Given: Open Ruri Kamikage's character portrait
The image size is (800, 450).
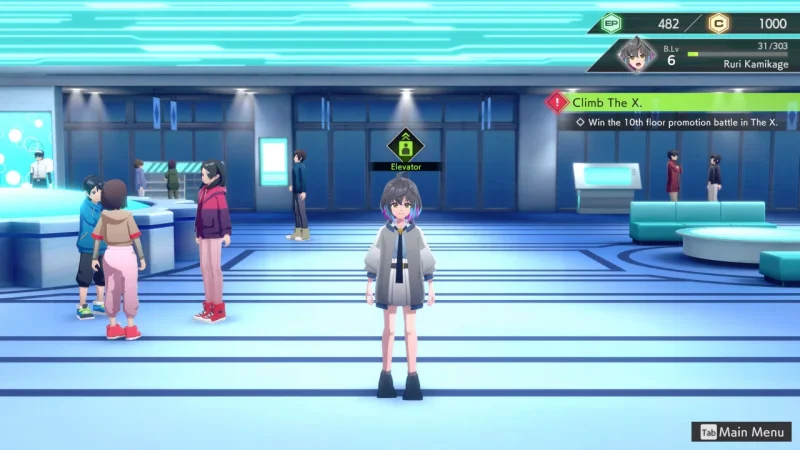Looking at the screenshot, I should coord(635,55).
